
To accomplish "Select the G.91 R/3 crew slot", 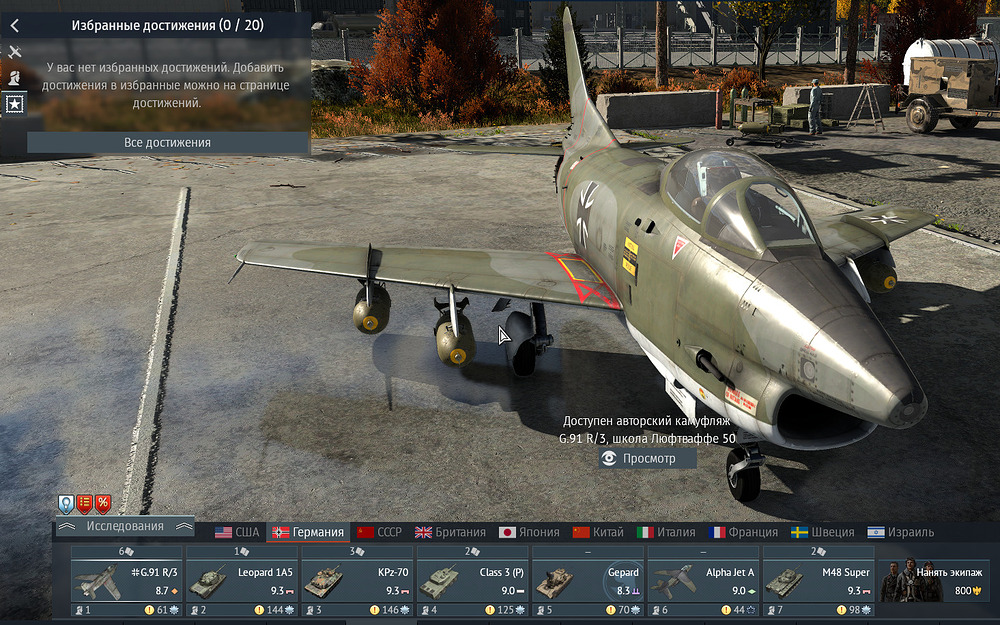I will tap(126, 580).
